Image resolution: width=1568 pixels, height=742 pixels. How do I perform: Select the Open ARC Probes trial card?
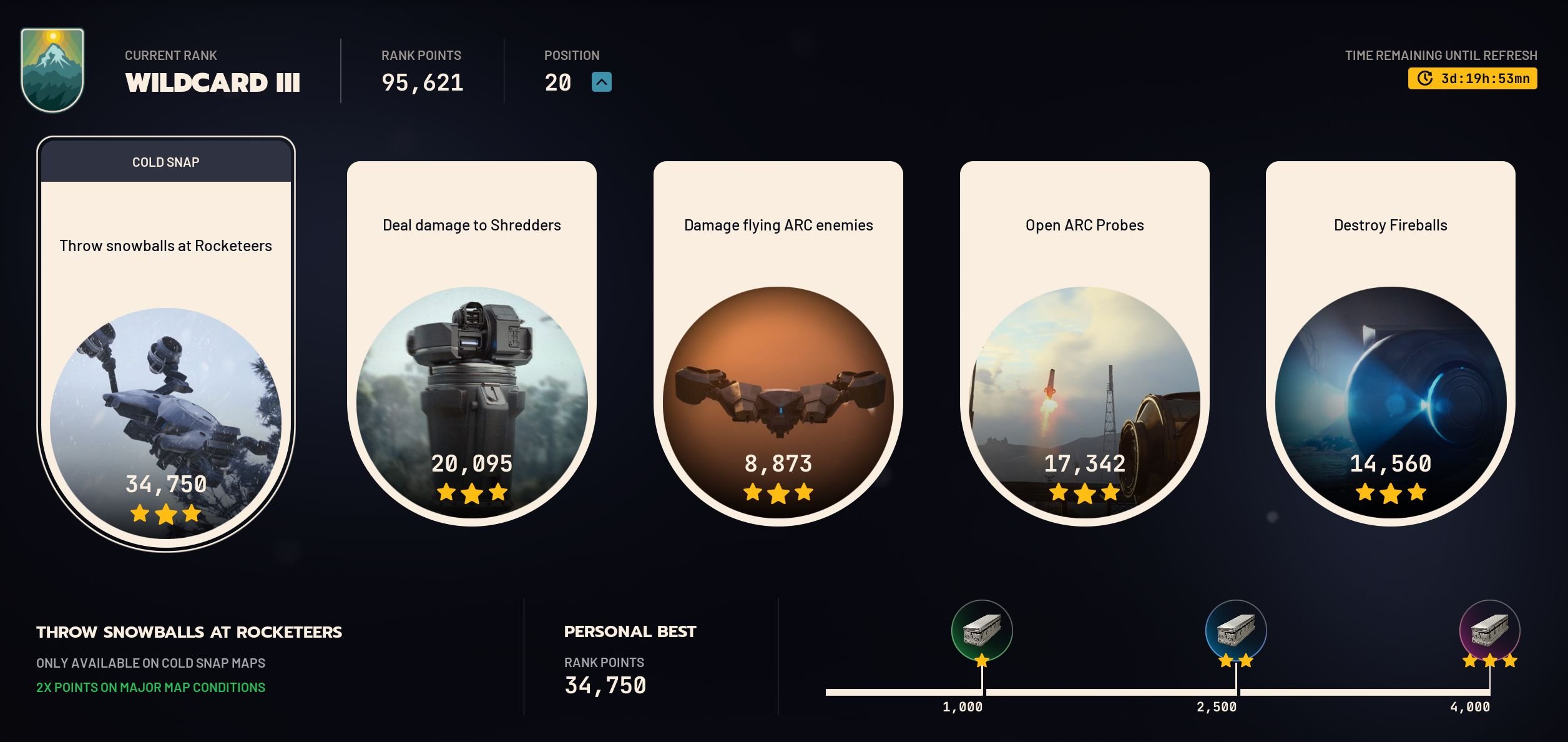coord(1084,344)
